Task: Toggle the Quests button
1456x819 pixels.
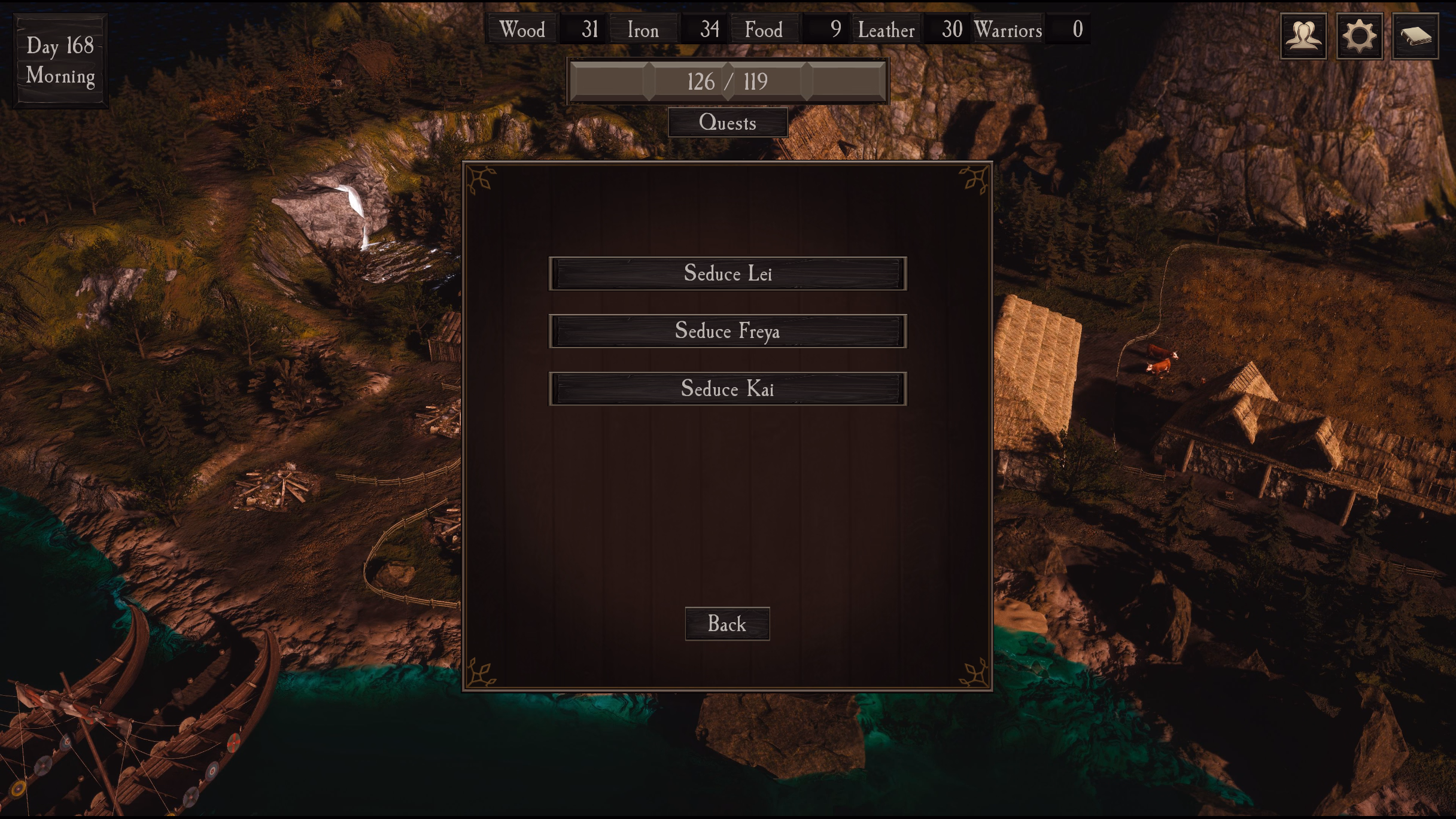Action: tap(728, 123)
